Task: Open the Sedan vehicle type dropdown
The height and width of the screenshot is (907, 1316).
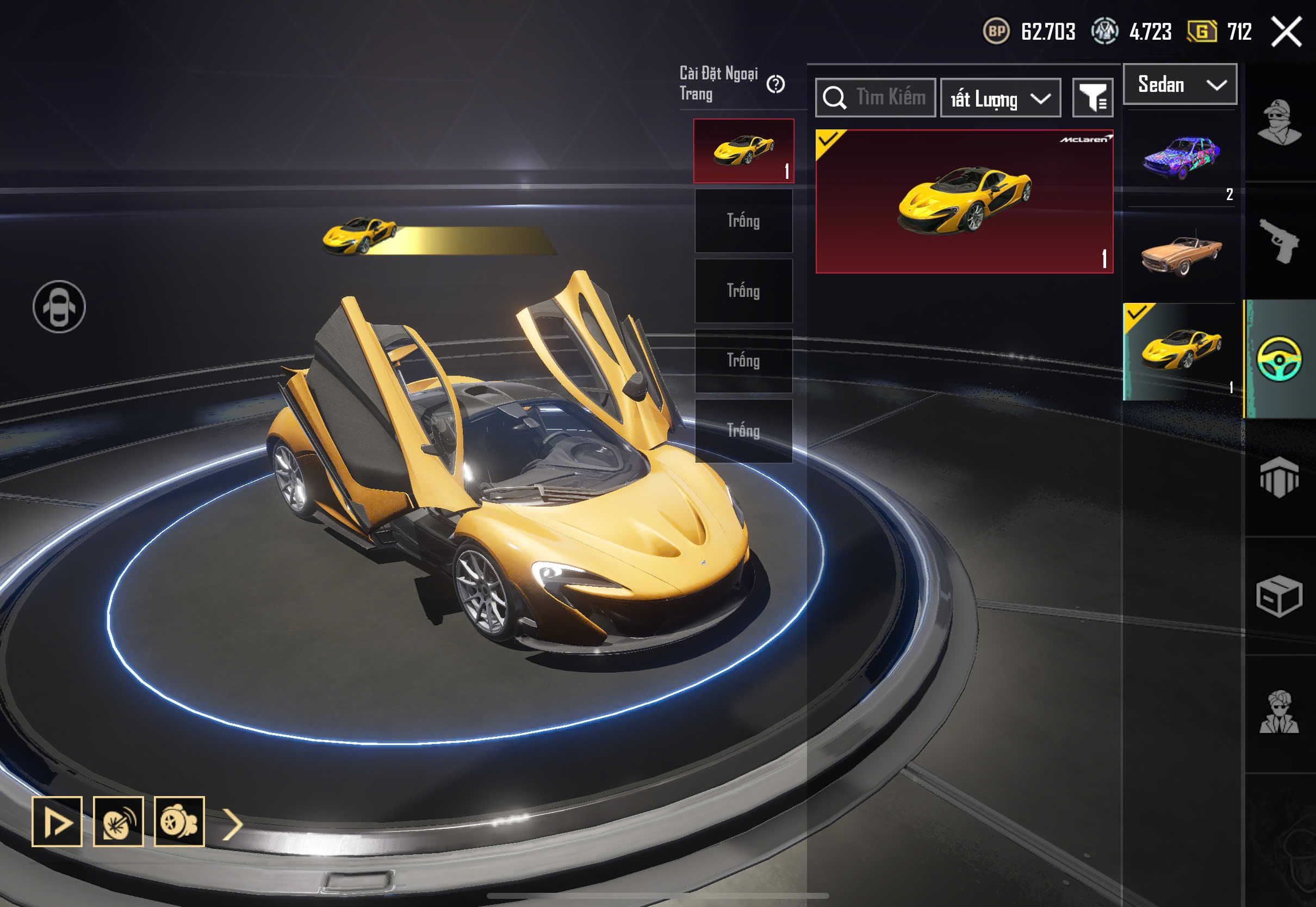Action: point(1180,85)
